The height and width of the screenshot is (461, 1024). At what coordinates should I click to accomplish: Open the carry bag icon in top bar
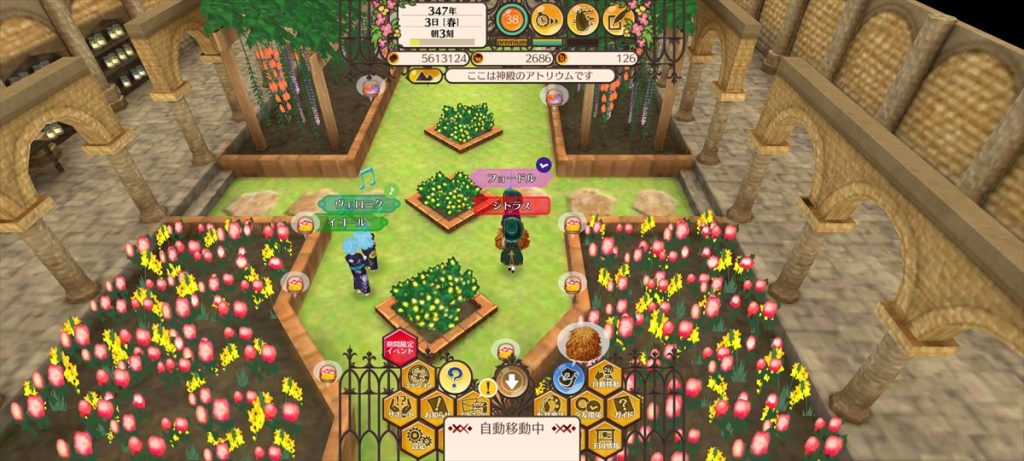tap(582, 18)
